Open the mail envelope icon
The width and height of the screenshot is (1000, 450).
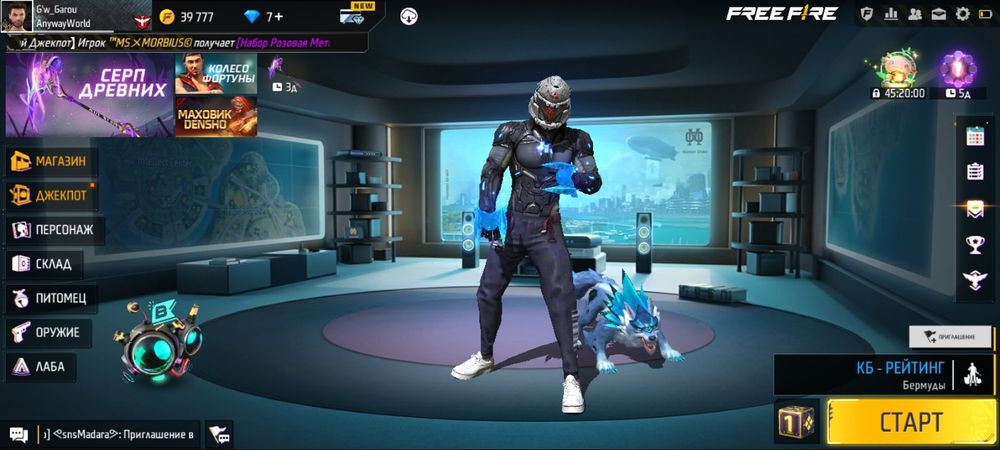(x=939, y=14)
